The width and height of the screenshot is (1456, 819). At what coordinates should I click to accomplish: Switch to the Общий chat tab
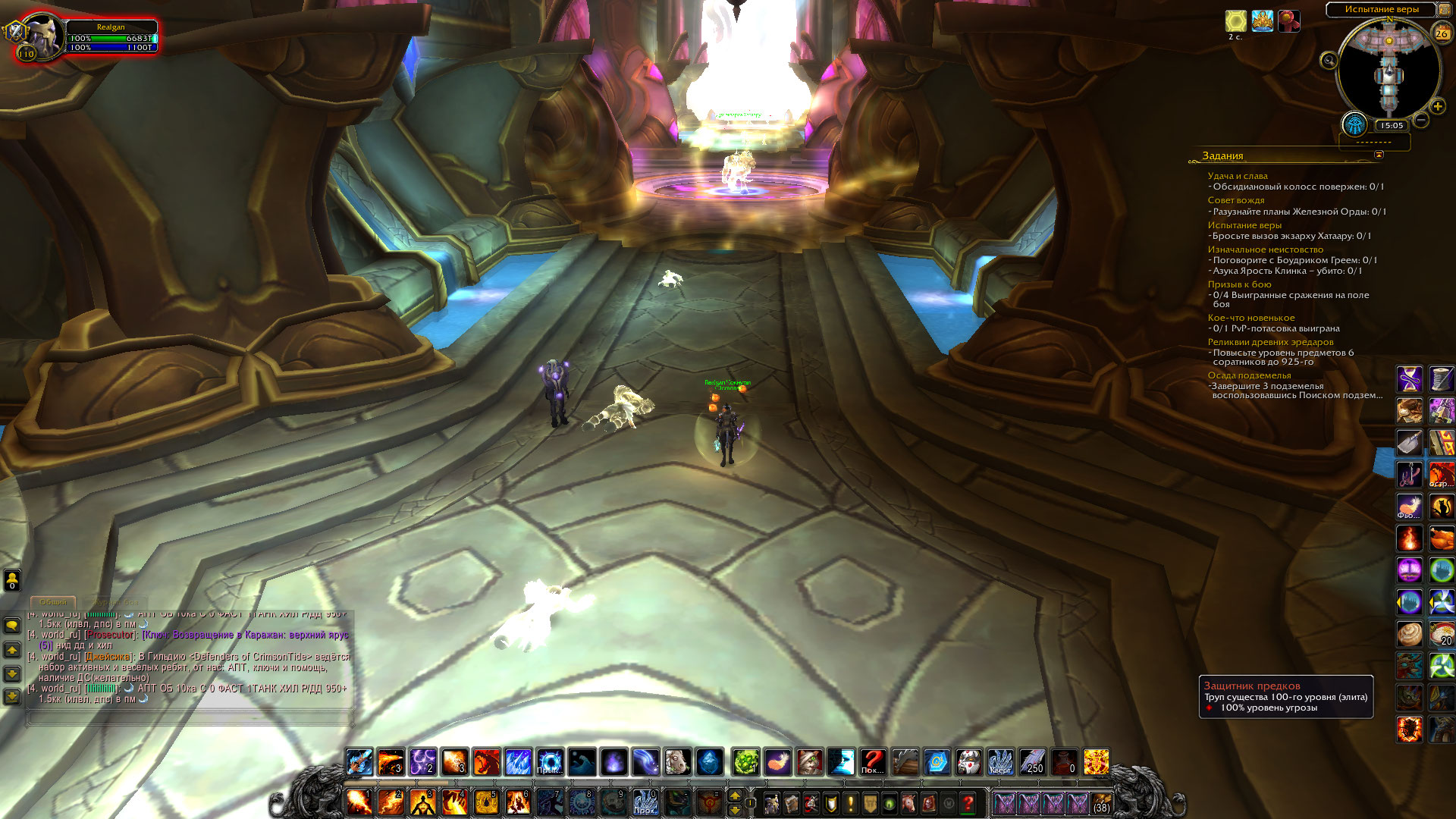coord(53,602)
